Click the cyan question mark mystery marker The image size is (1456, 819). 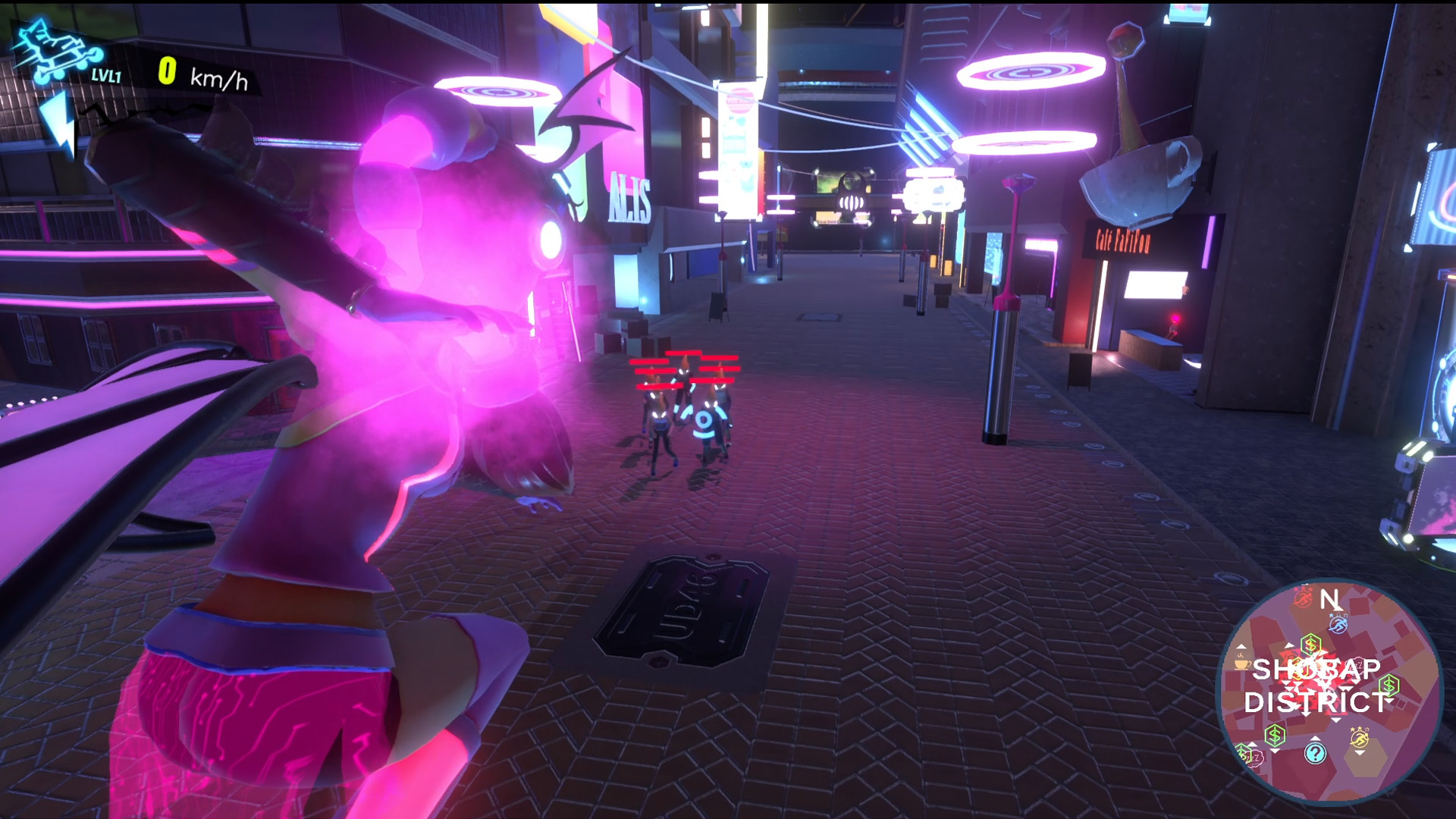coord(1316,755)
